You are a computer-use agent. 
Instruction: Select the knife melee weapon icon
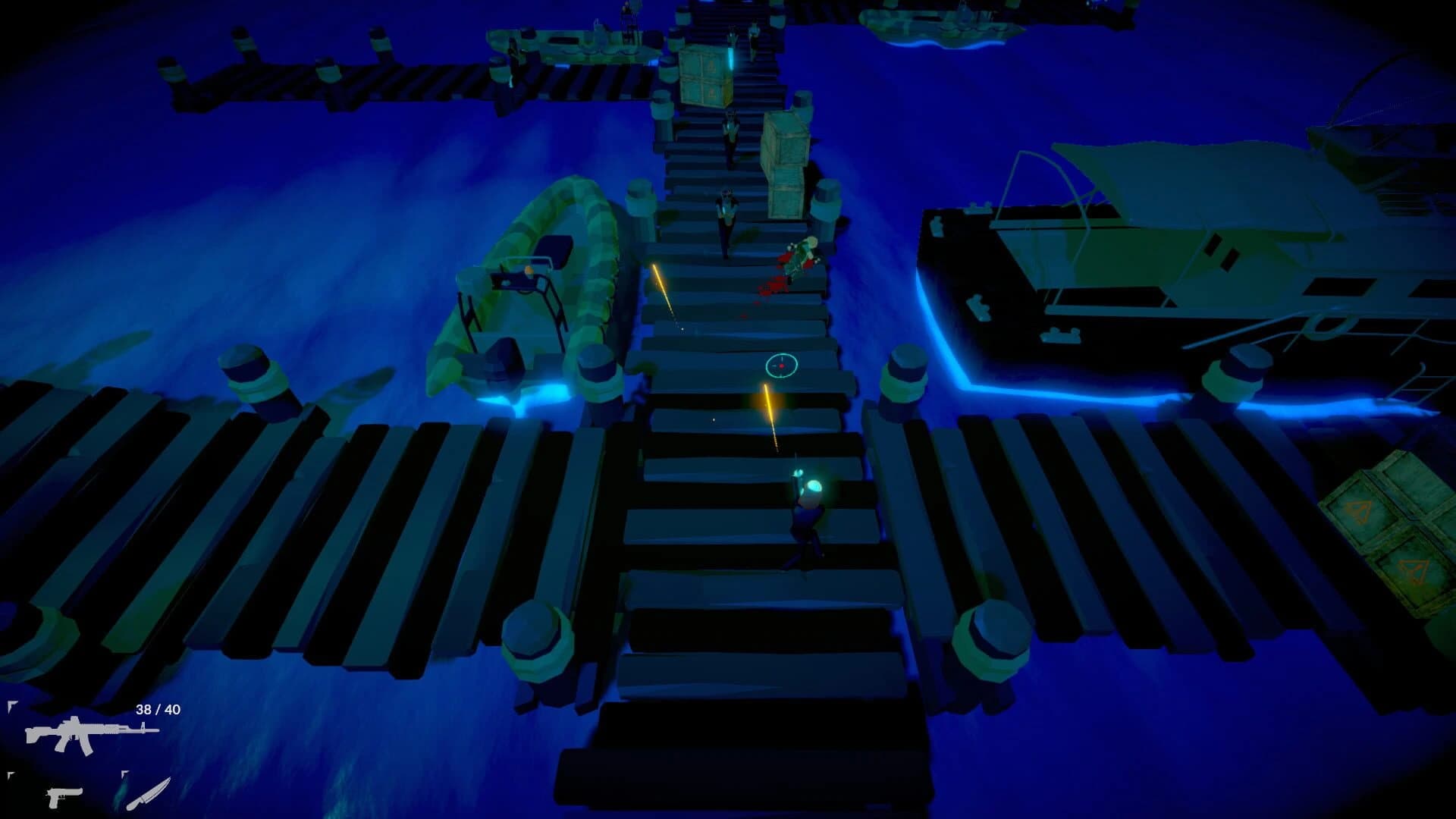point(148,795)
